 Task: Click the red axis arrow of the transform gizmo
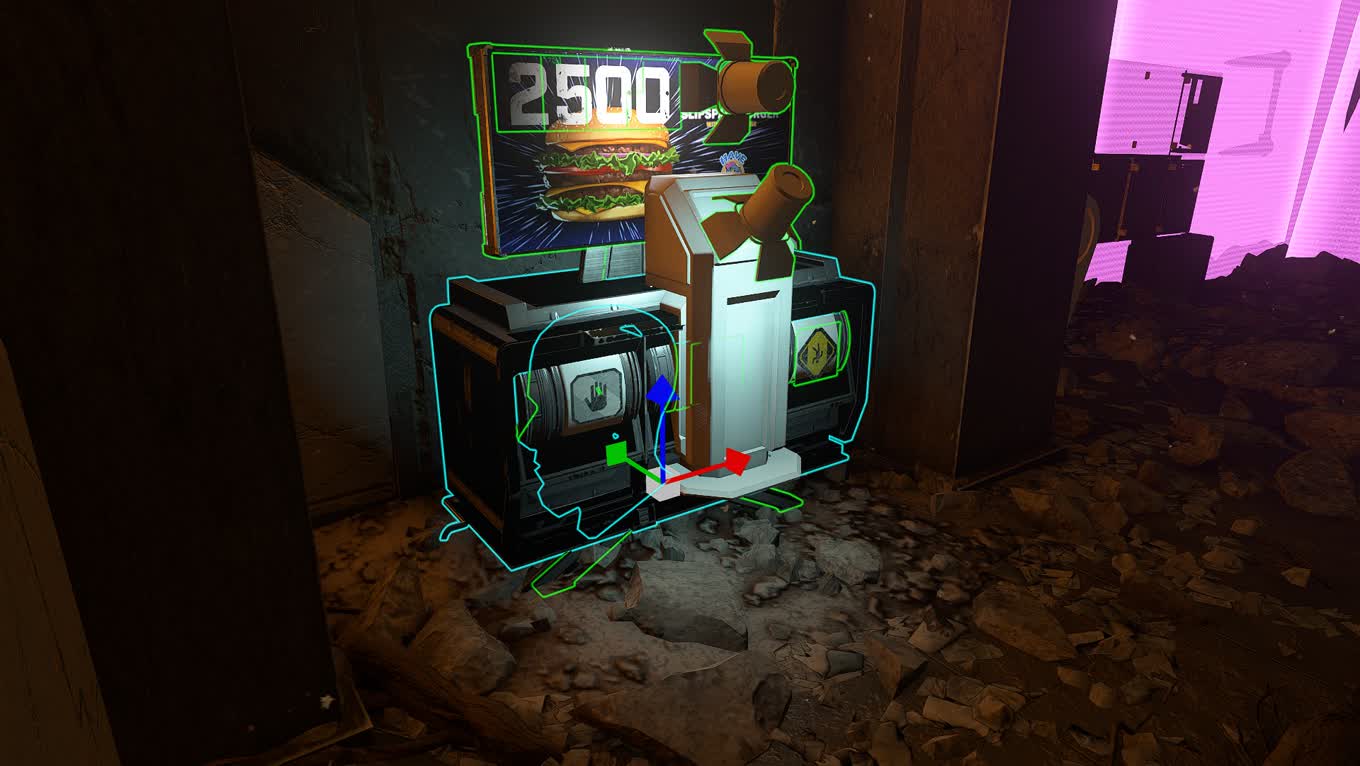pos(735,462)
